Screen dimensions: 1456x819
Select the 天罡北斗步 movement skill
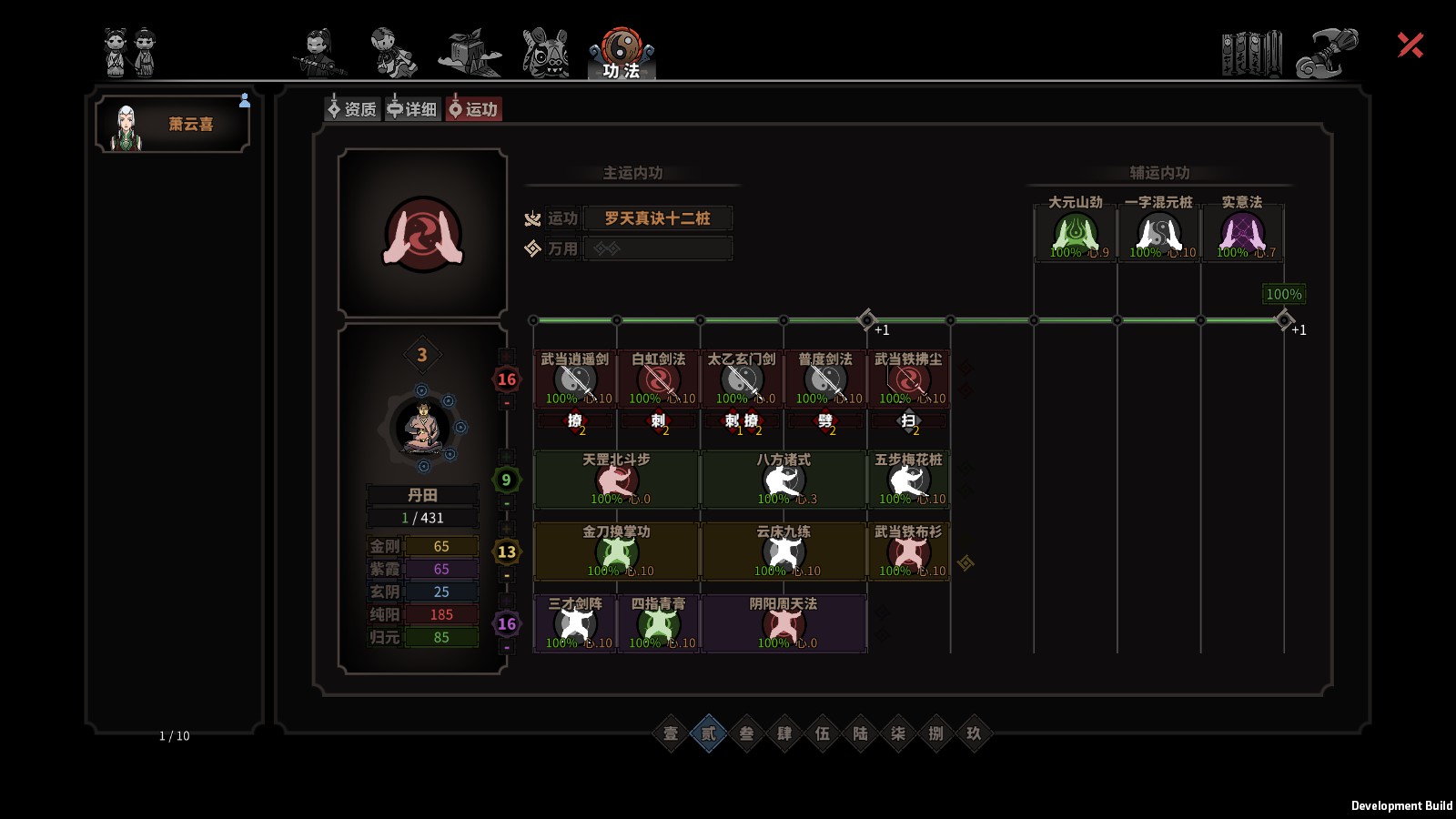click(x=617, y=480)
